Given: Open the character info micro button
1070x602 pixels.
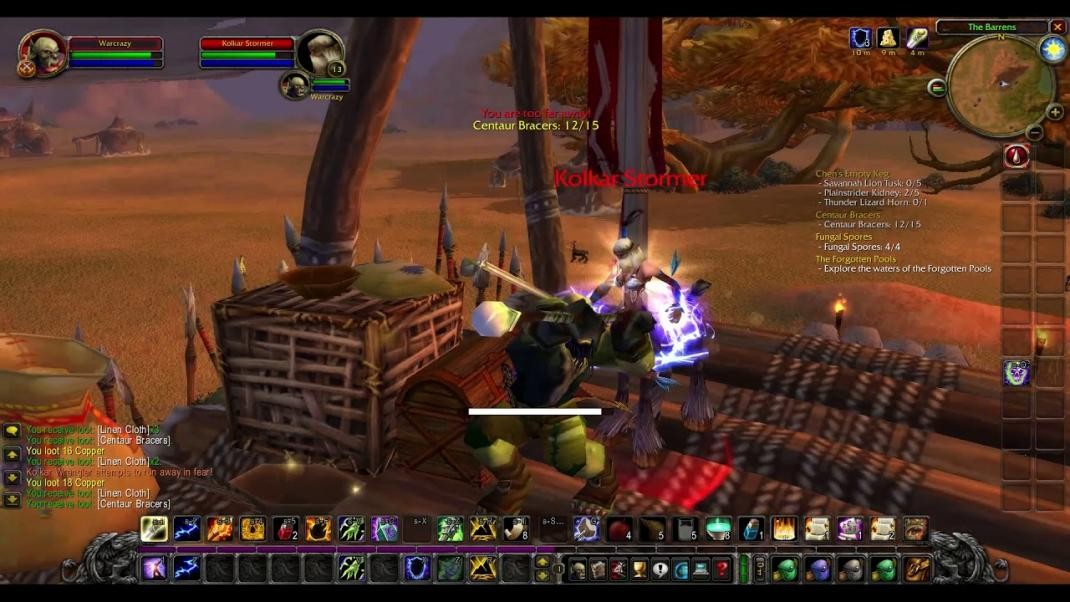Looking at the screenshot, I should pyautogui.click(x=578, y=569).
